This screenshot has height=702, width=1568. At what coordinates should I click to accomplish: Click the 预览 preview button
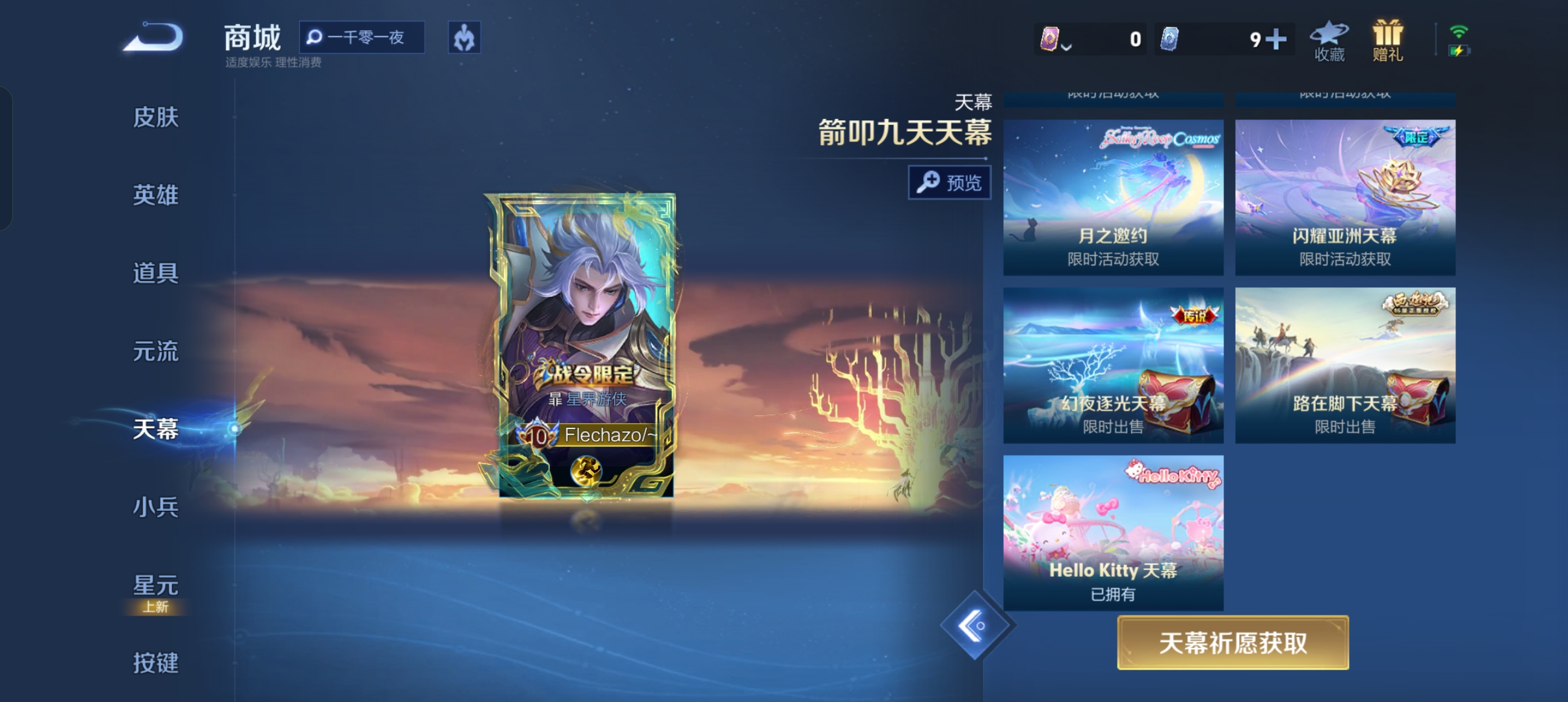click(948, 183)
